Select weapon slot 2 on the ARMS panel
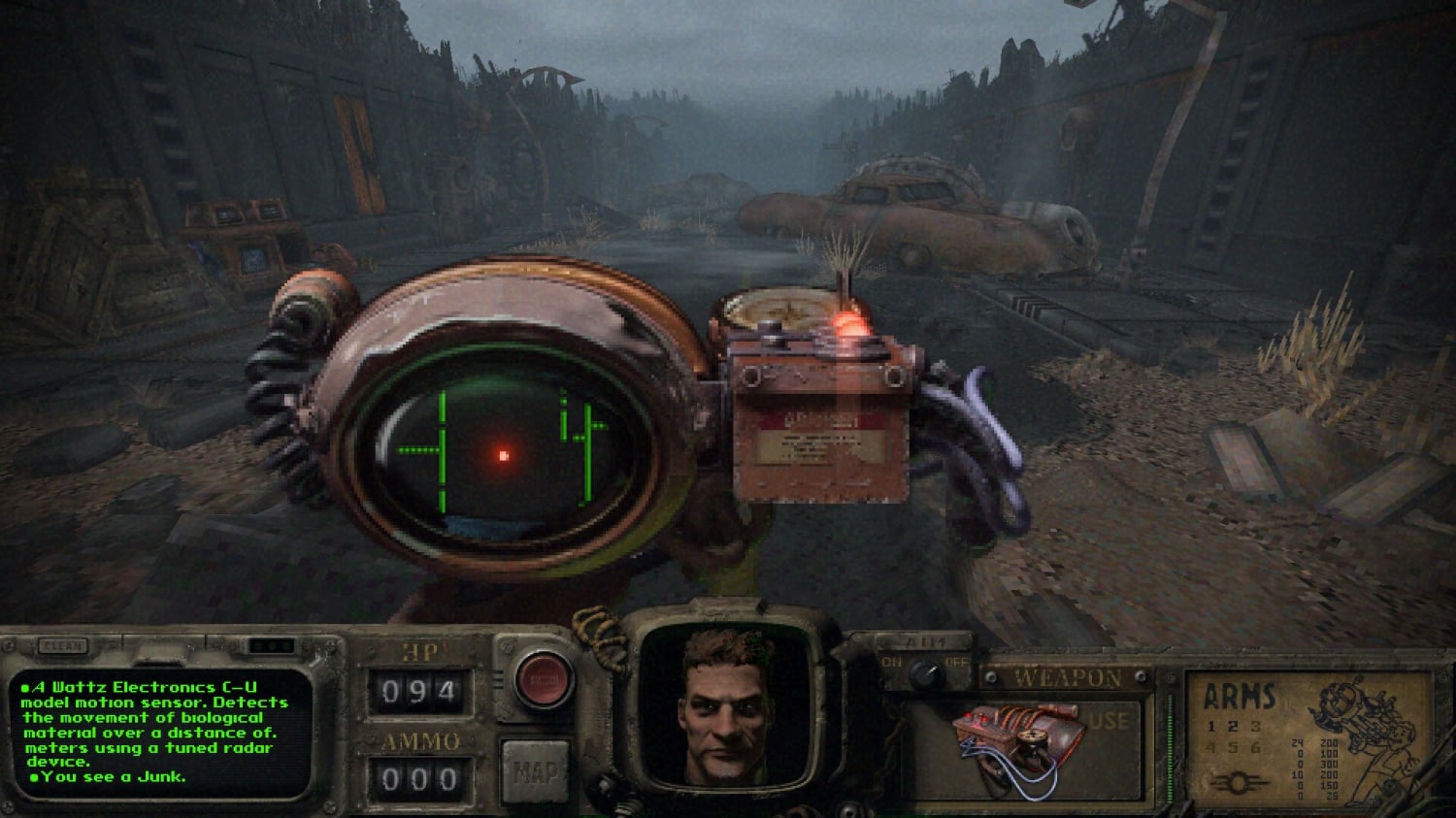1456x818 pixels. (x=1234, y=726)
